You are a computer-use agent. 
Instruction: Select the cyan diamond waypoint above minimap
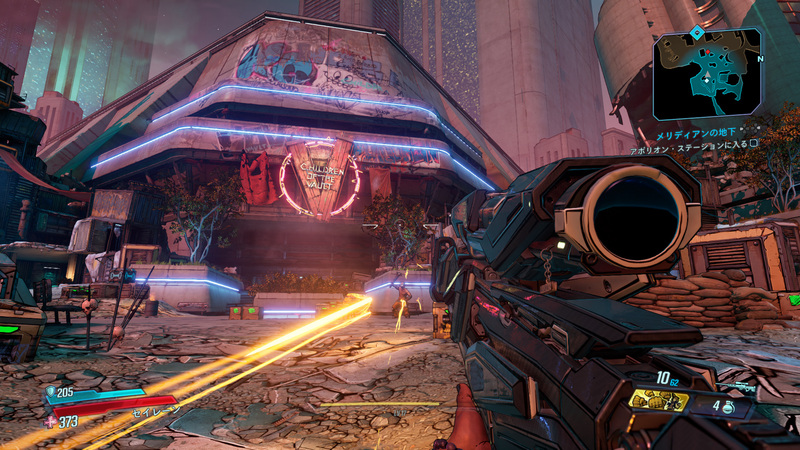[x=696, y=33]
